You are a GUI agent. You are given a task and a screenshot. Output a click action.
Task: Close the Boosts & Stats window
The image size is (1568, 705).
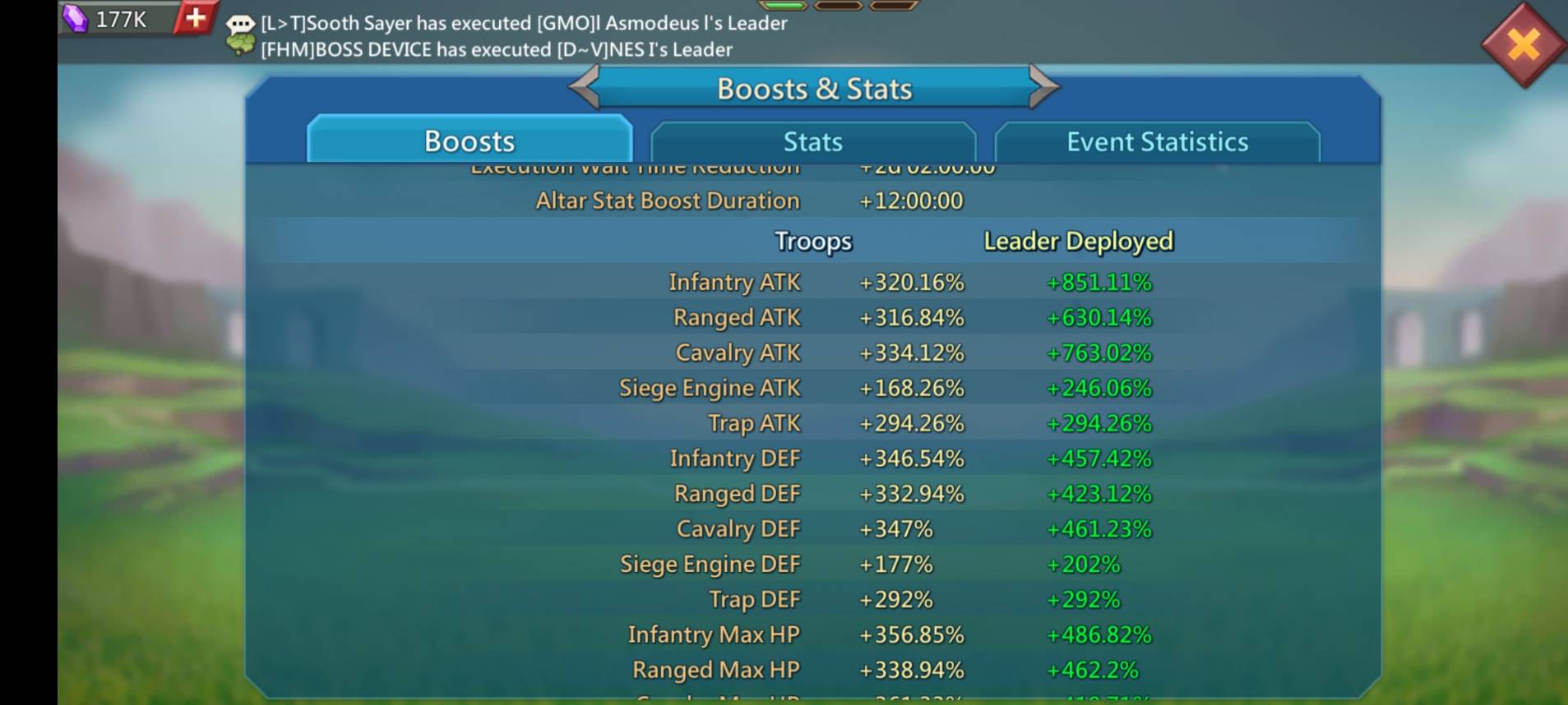click(1523, 44)
